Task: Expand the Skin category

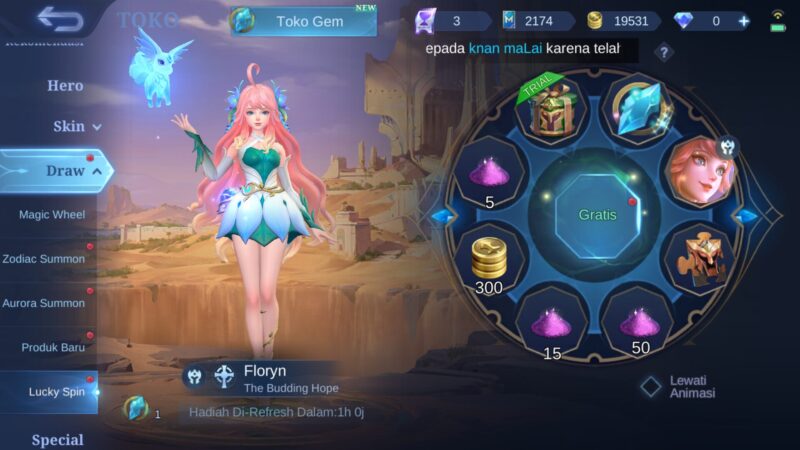Action: click(77, 127)
